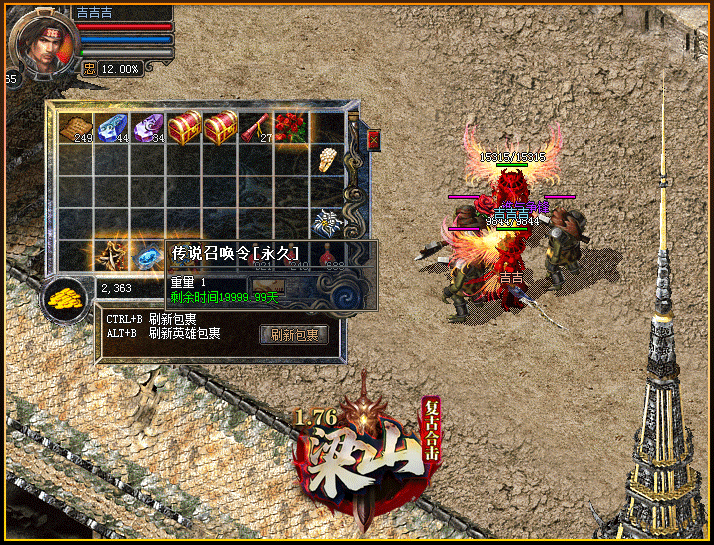Select the white flower emblem item
This screenshot has width=714, height=545.
pyautogui.click(x=327, y=220)
